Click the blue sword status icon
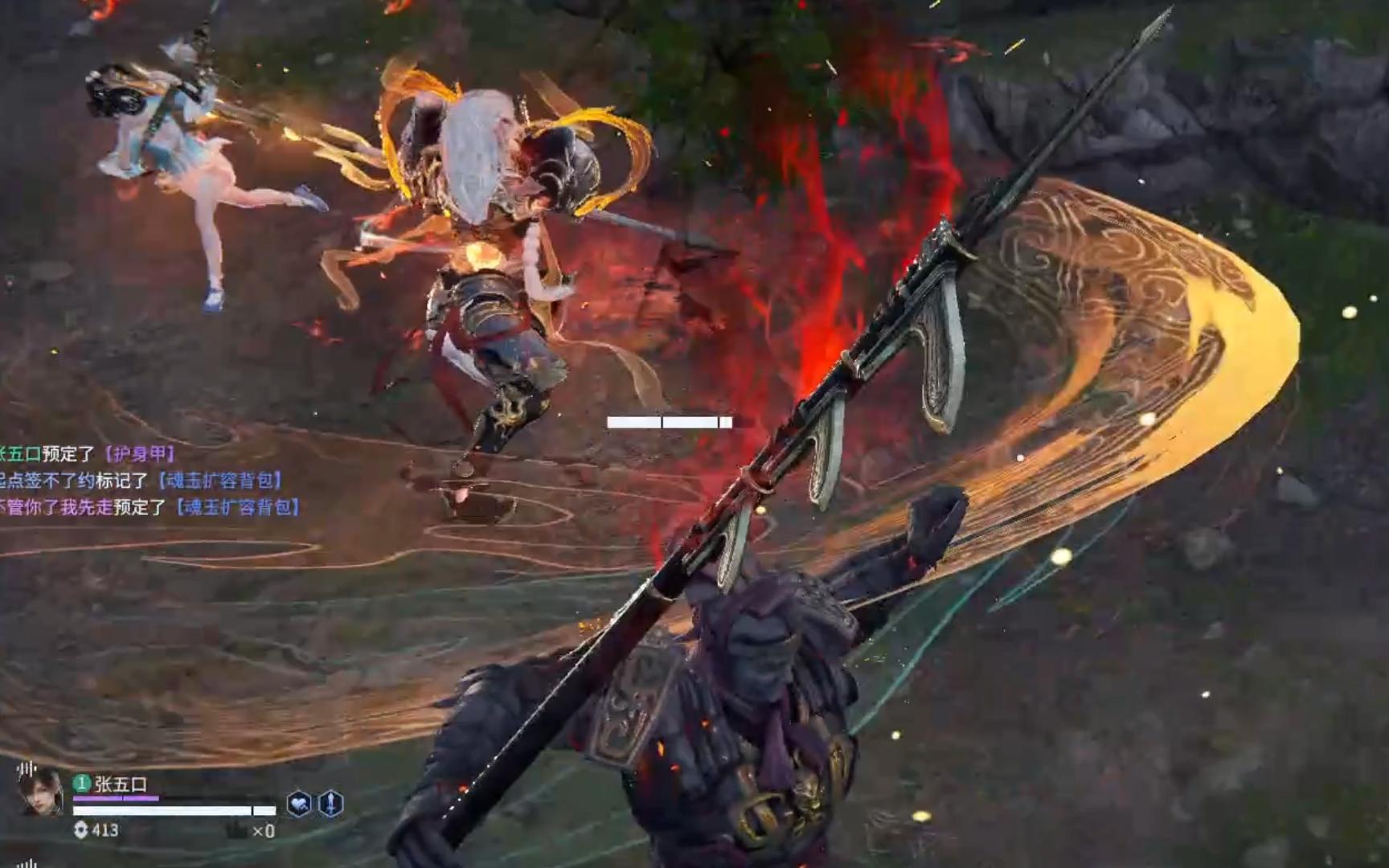Viewport: 1389px width, 868px height. pos(331,803)
